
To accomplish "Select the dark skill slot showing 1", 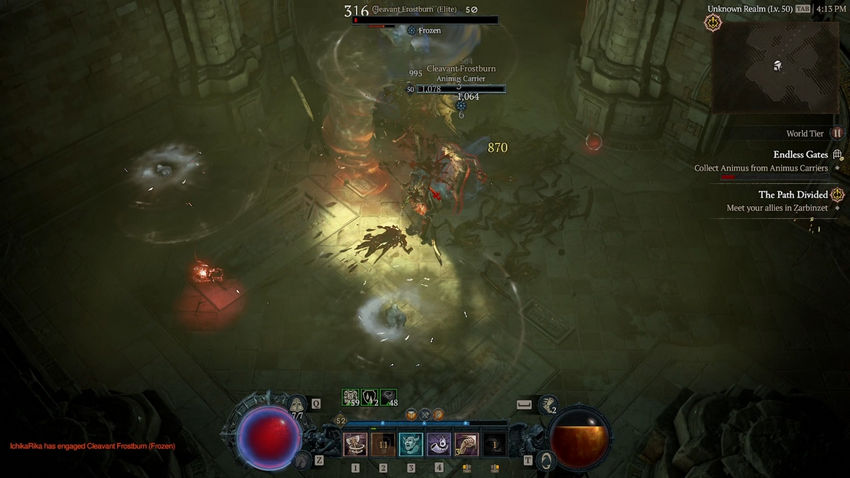I will pyautogui.click(x=494, y=444).
